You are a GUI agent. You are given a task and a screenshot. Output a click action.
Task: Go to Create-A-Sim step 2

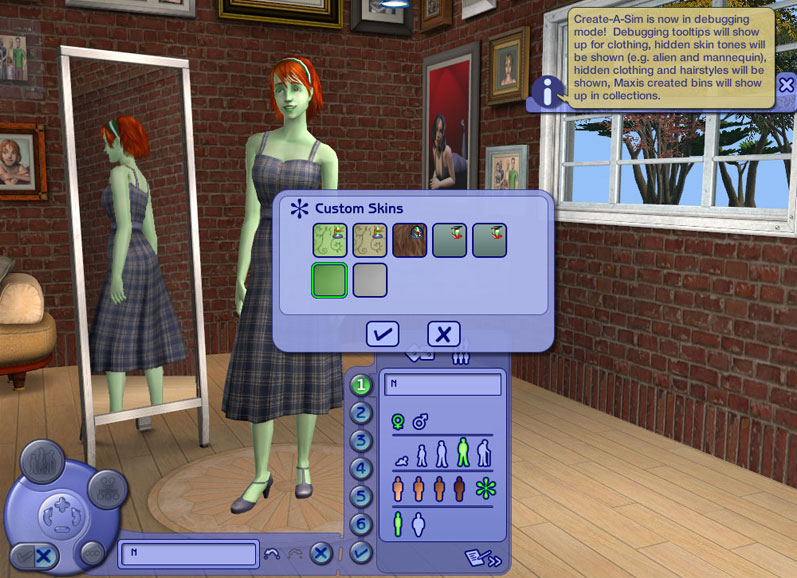[361, 413]
